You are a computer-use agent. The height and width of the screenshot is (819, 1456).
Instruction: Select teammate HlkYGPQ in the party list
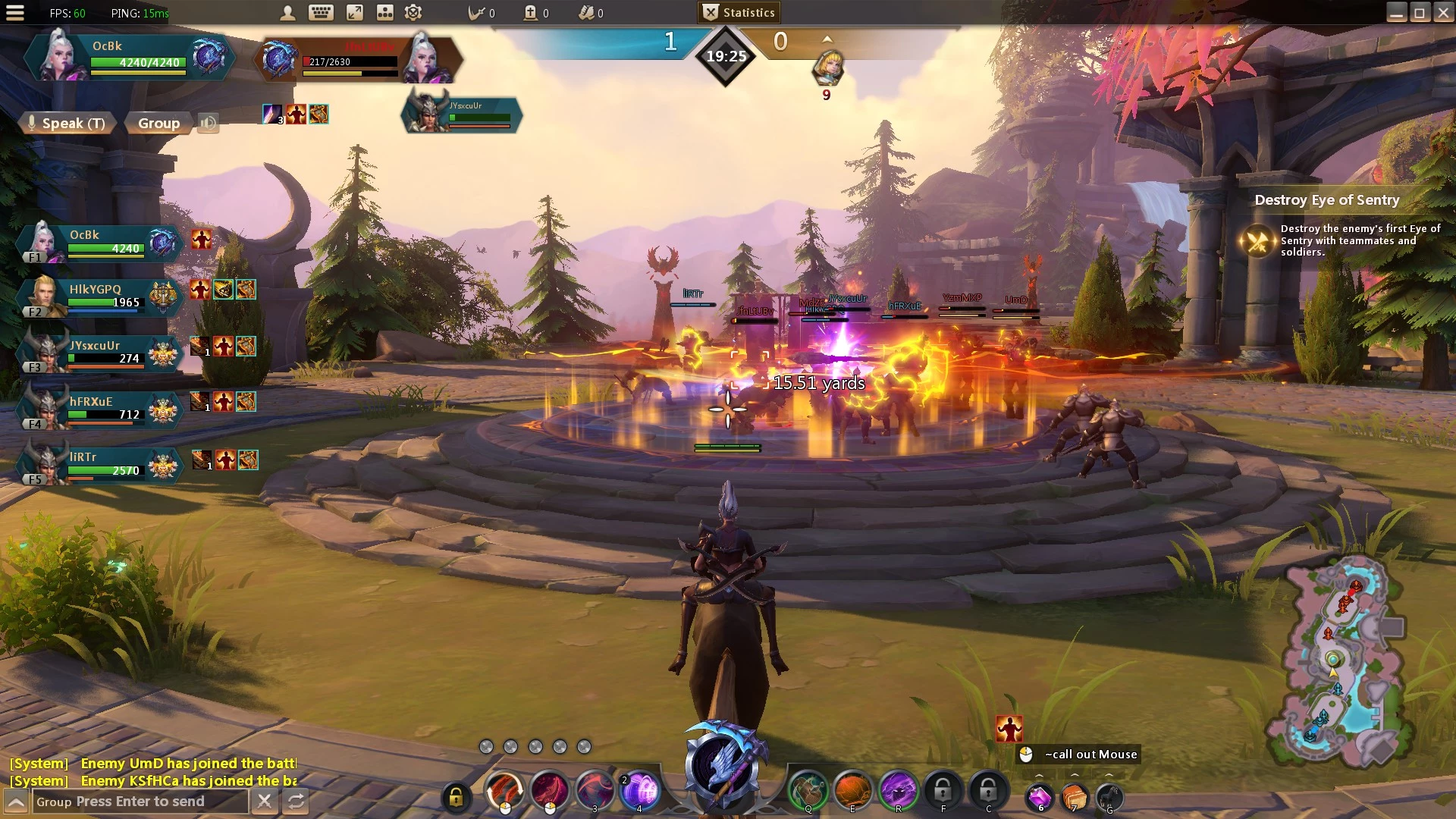pos(99,296)
